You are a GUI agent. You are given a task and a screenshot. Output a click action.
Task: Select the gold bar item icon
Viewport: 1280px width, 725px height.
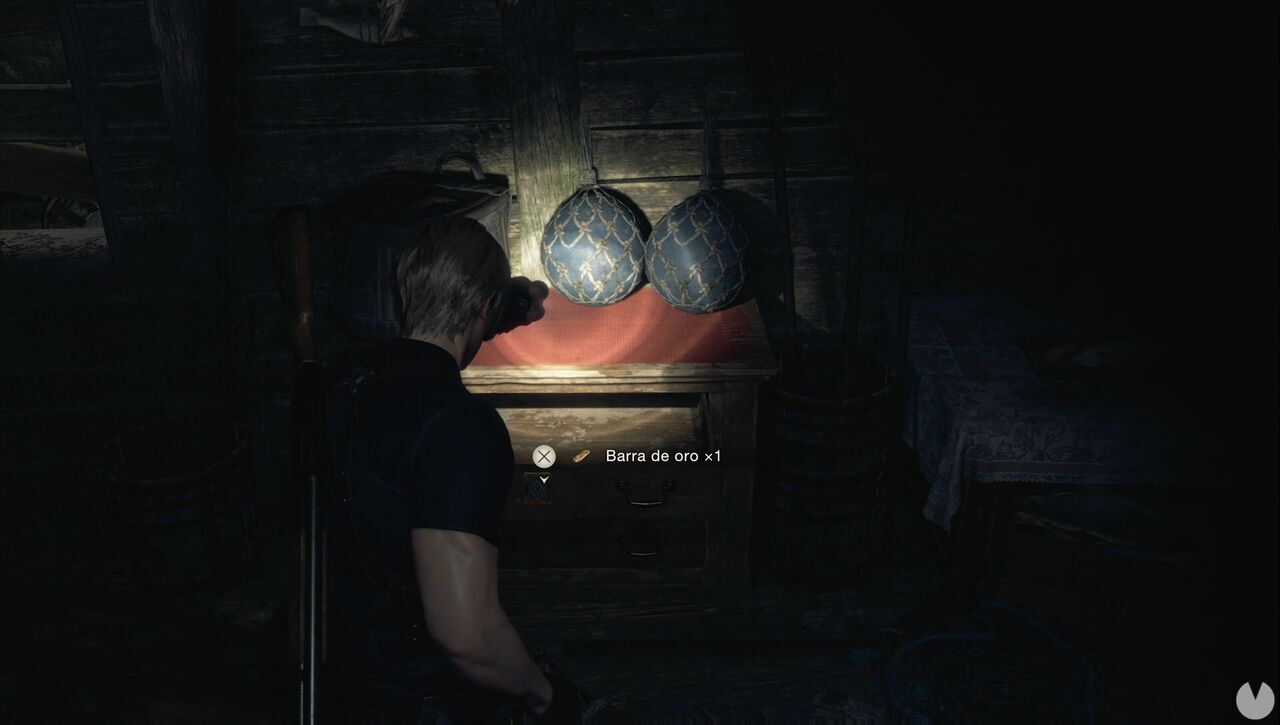[x=582, y=456]
